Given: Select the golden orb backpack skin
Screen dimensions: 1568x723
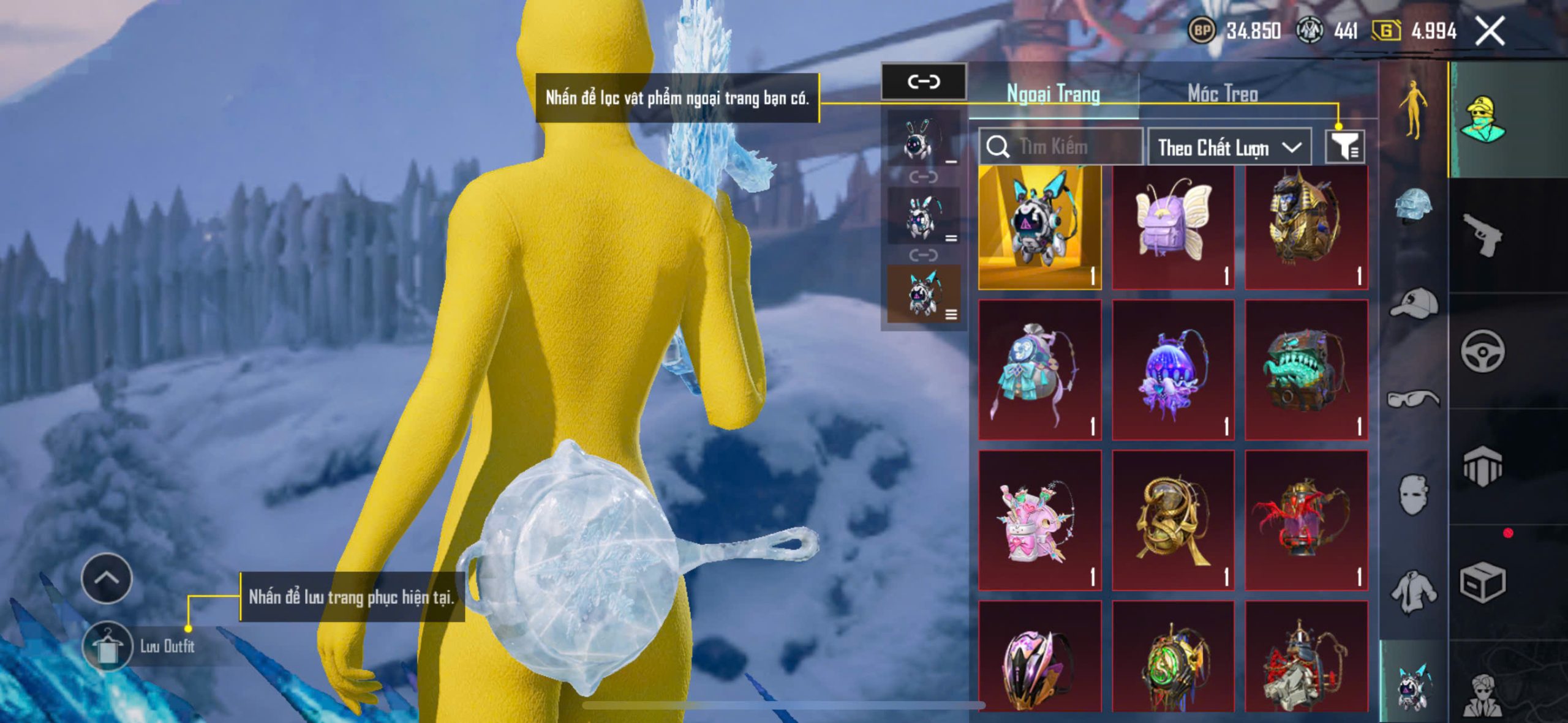Looking at the screenshot, I should click(x=1172, y=520).
